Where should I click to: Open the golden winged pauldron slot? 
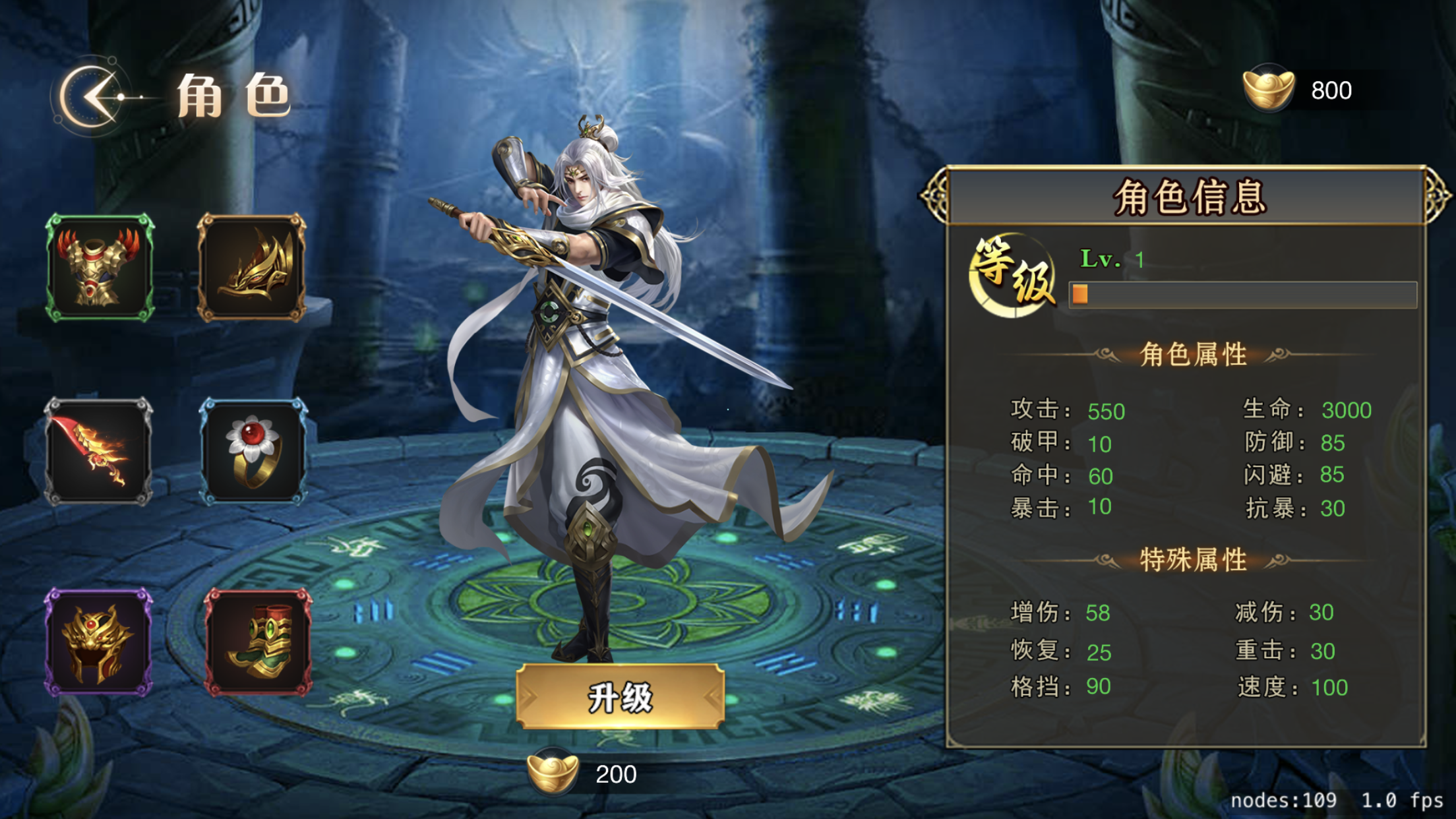(252, 268)
